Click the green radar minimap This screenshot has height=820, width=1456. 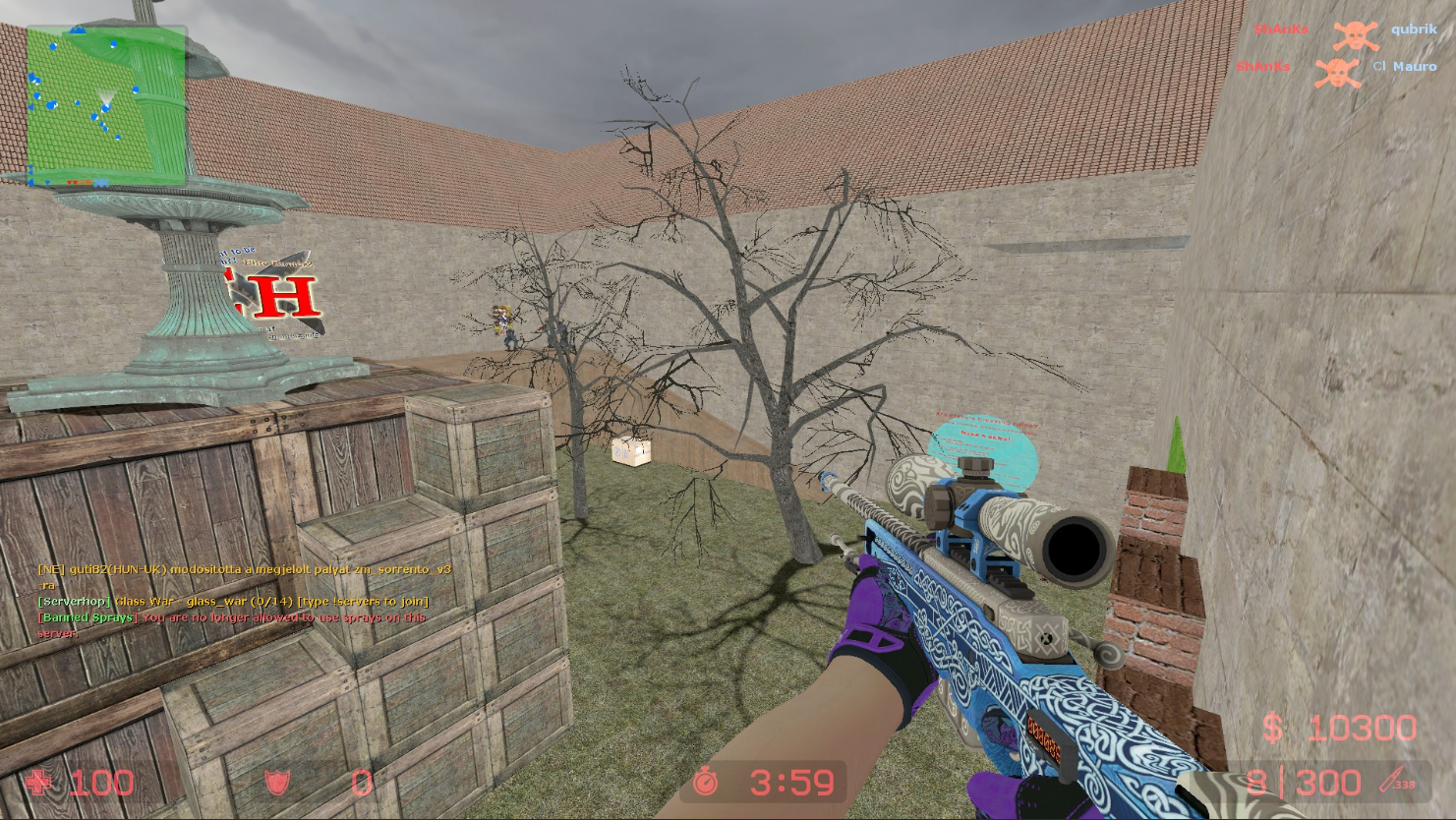pyautogui.click(x=106, y=105)
